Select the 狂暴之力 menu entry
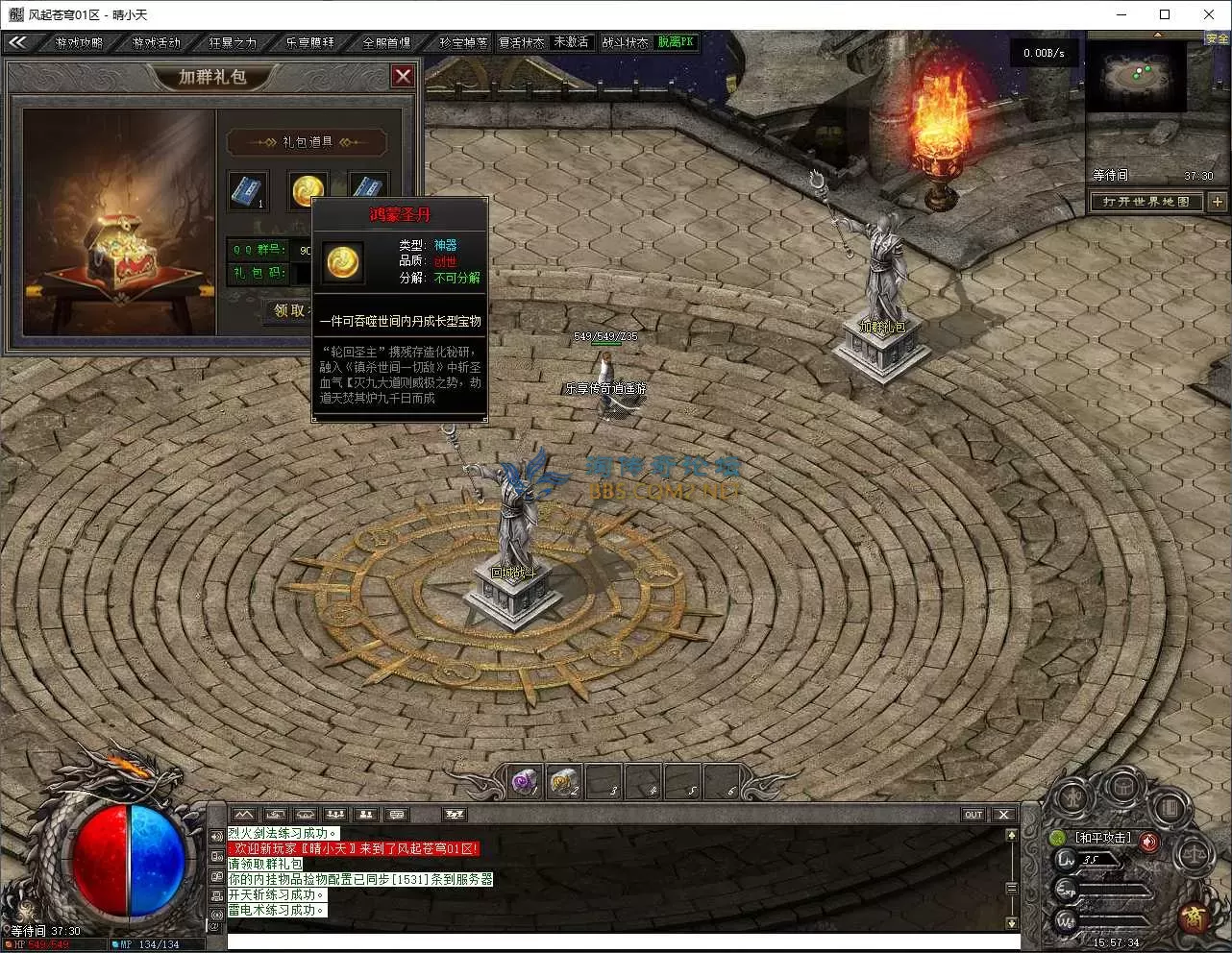The image size is (1232, 953). [233, 42]
